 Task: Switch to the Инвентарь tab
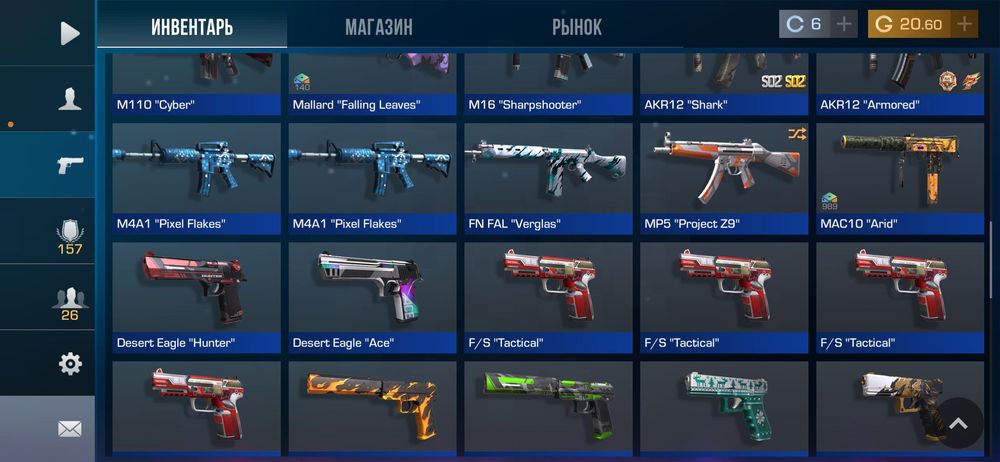[x=192, y=27]
